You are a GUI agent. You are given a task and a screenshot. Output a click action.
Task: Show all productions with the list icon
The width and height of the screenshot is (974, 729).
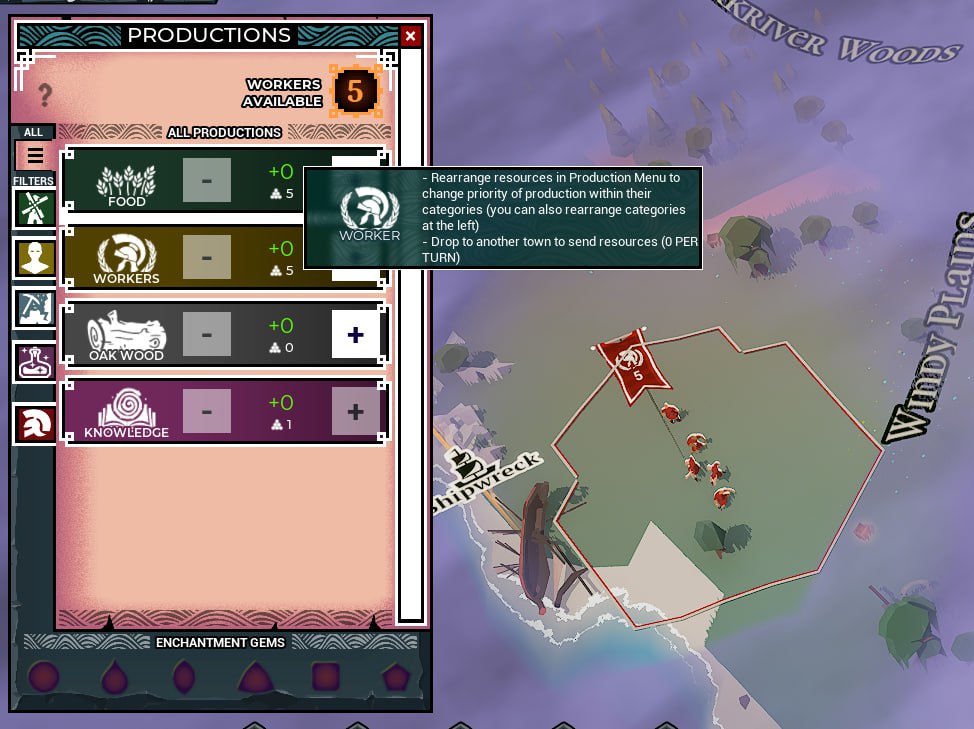point(35,155)
